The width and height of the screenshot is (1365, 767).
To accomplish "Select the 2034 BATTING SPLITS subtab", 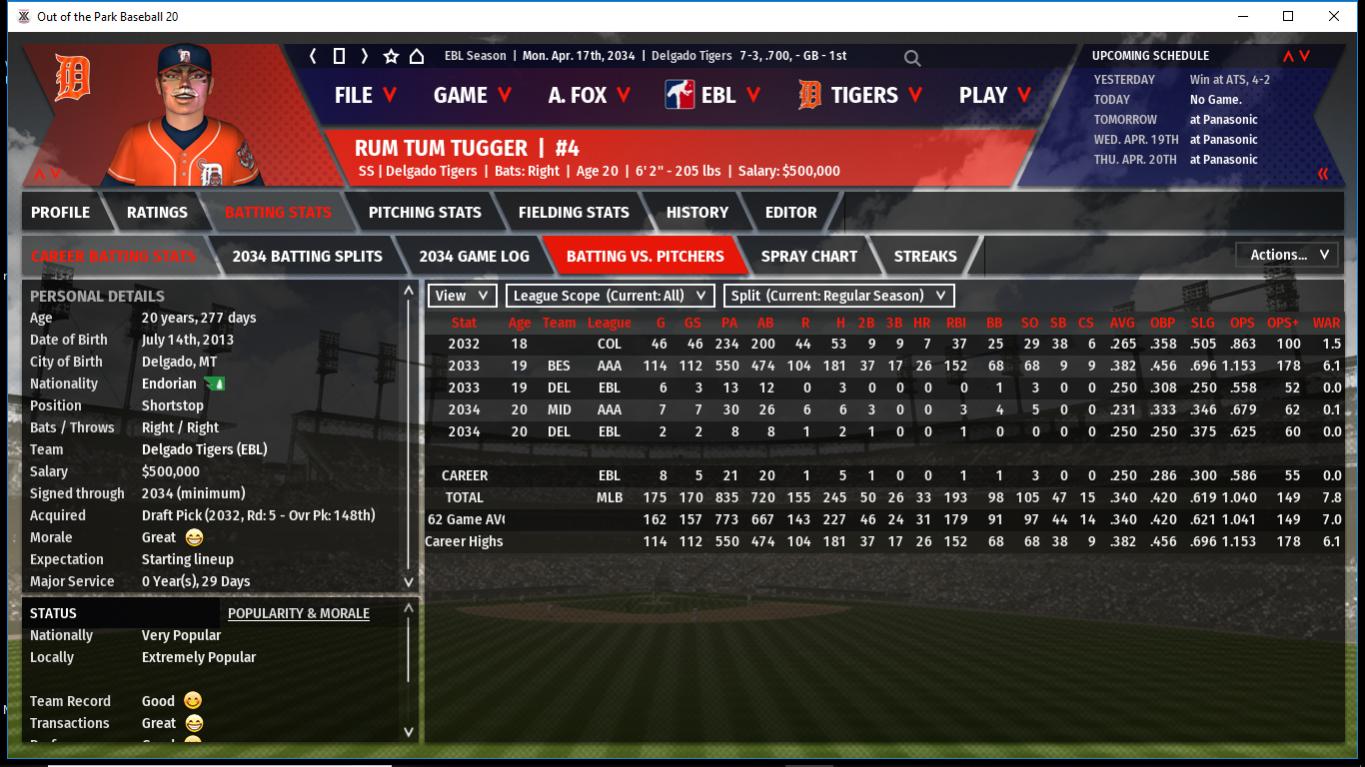I will (307, 256).
